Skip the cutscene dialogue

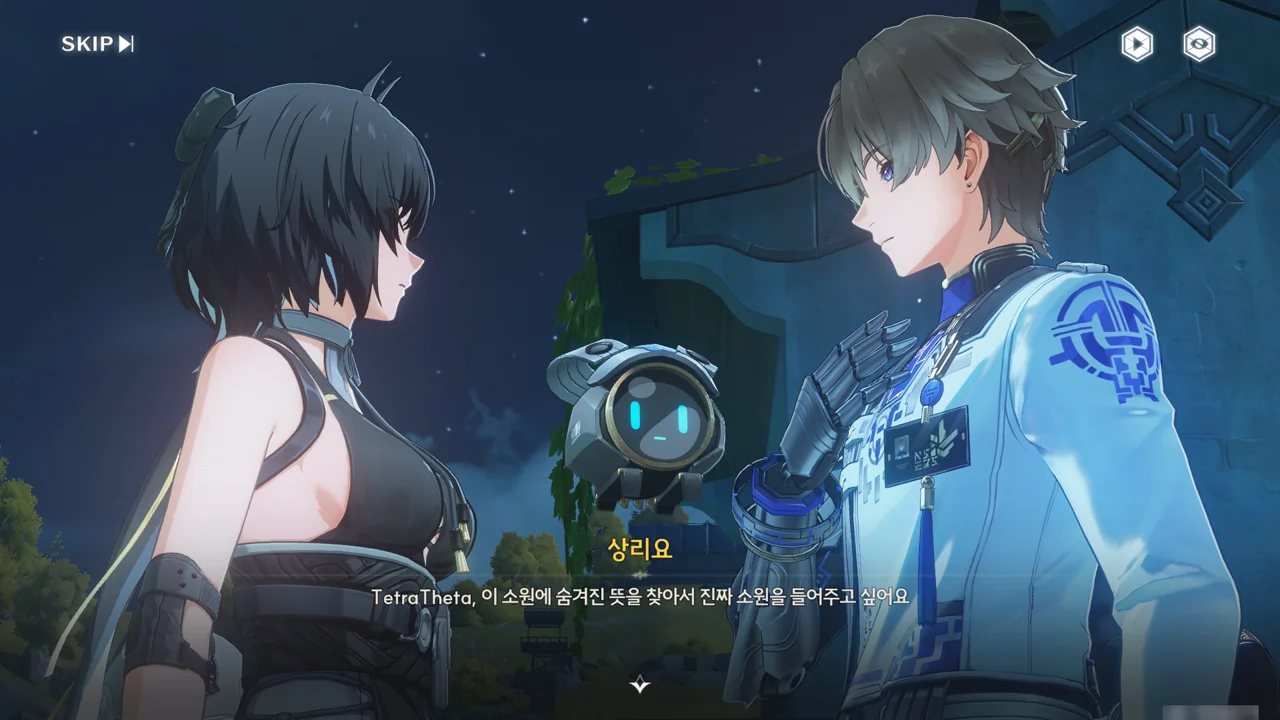(97, 44)
